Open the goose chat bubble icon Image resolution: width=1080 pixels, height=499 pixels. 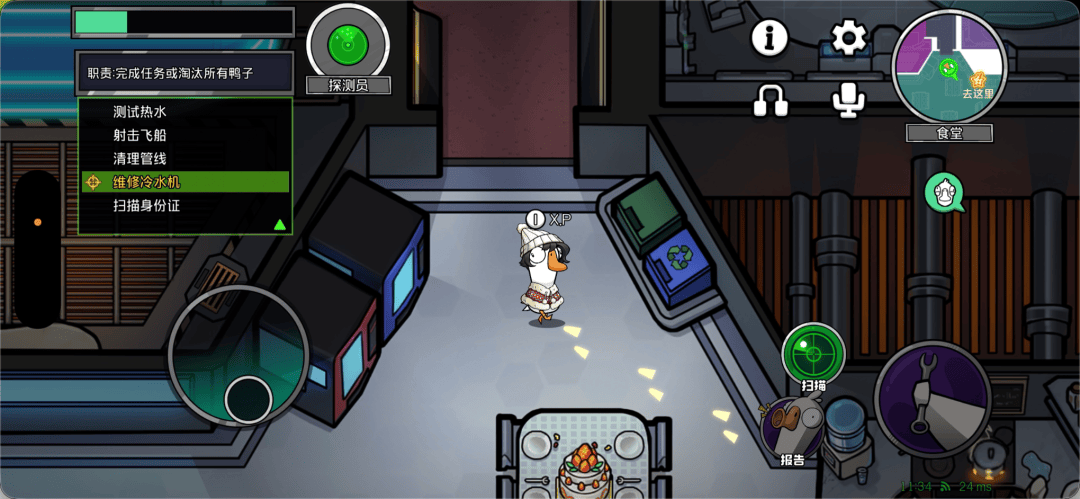point(944,192)
